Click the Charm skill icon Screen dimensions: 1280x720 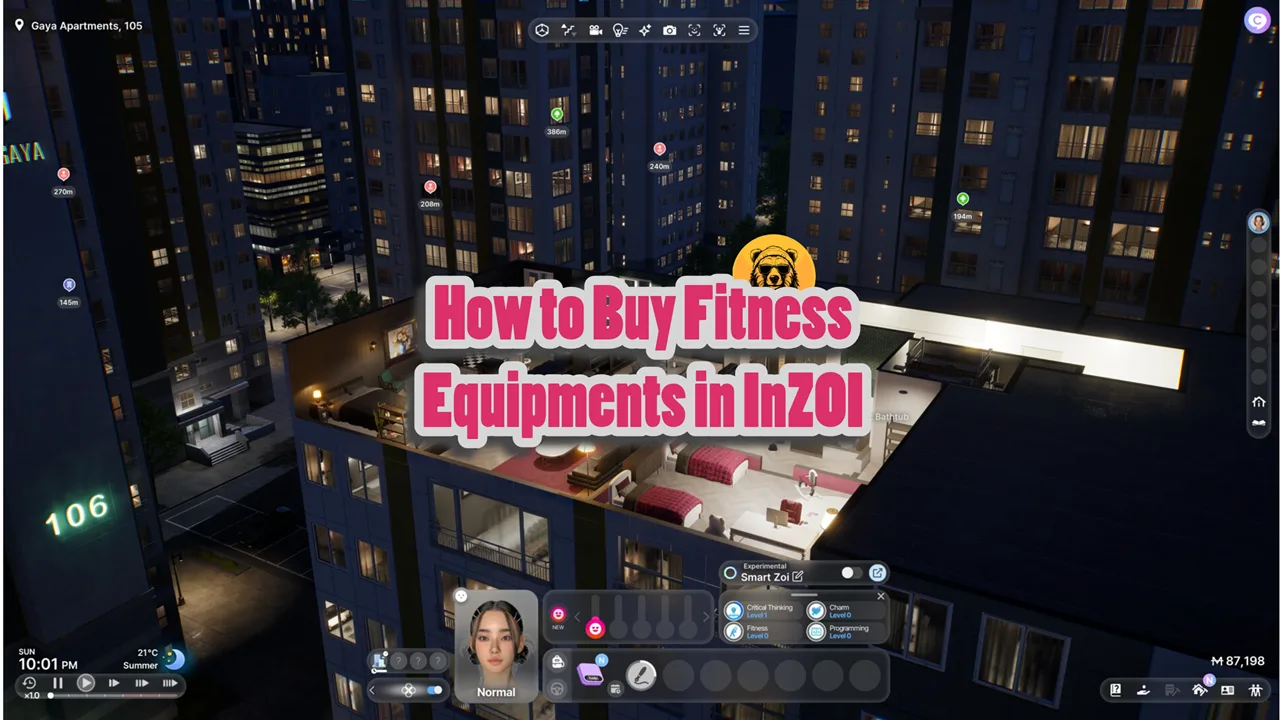pyautogui.click(x=817, y=610)
